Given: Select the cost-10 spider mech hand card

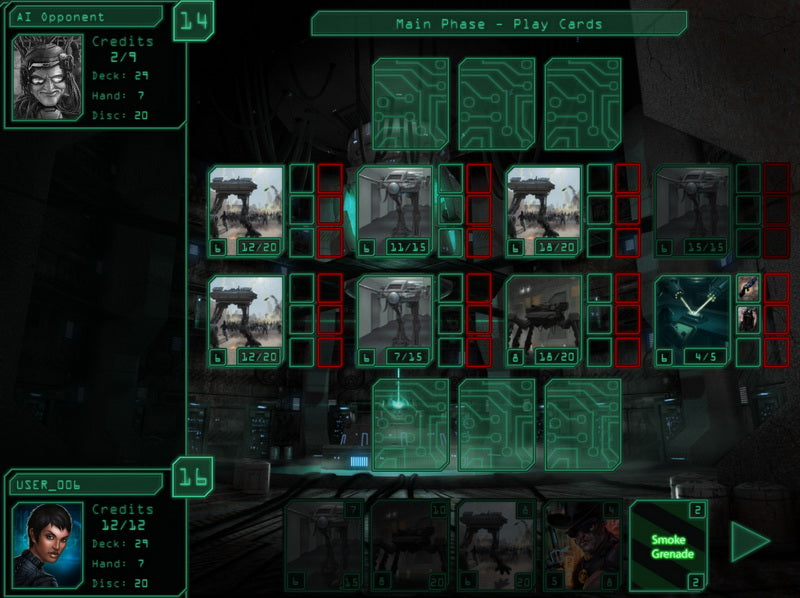Looking at the screenshot, I should point(410,546).
